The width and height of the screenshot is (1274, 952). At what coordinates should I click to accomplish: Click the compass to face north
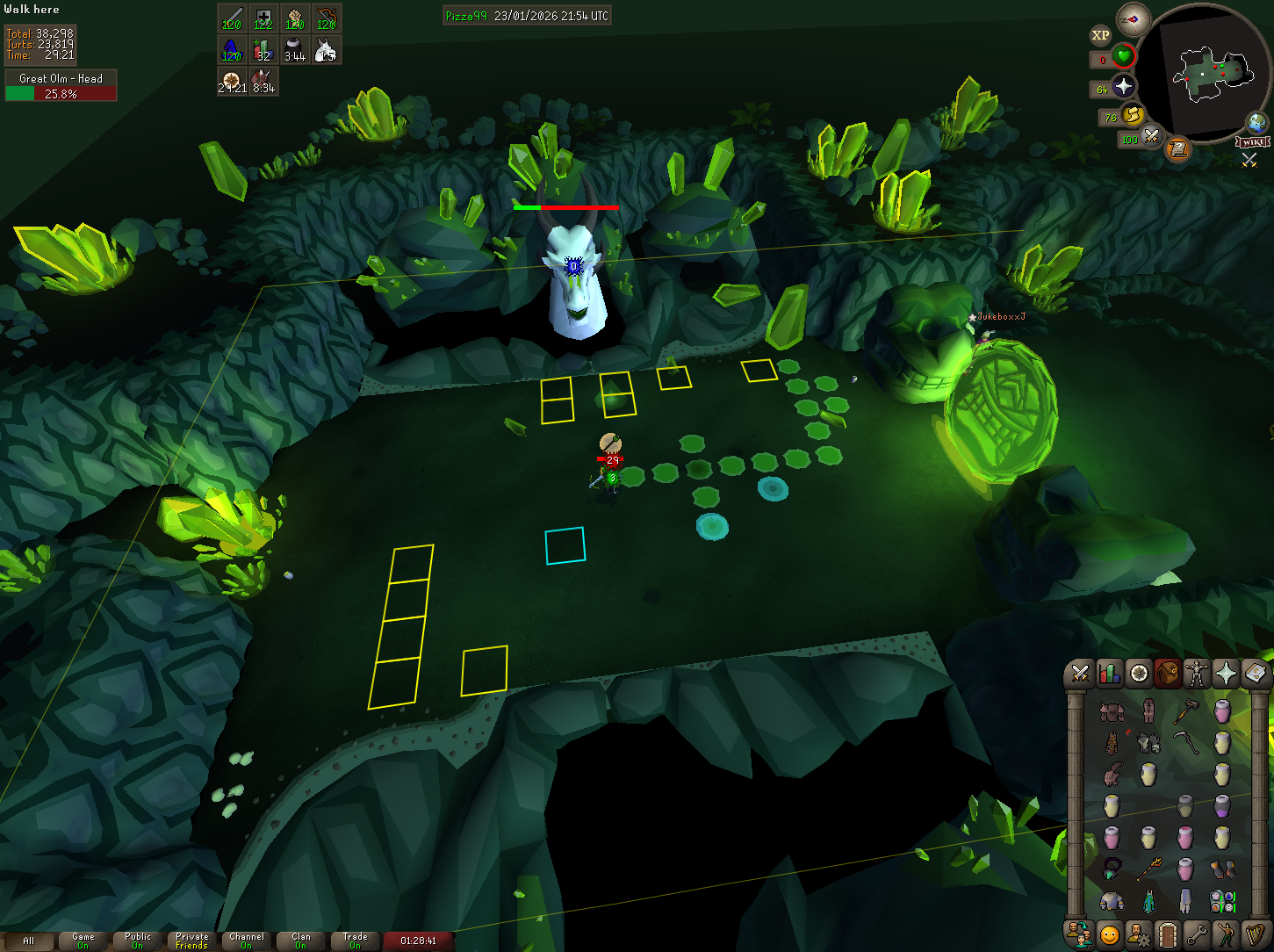[x=1133, y=19]
